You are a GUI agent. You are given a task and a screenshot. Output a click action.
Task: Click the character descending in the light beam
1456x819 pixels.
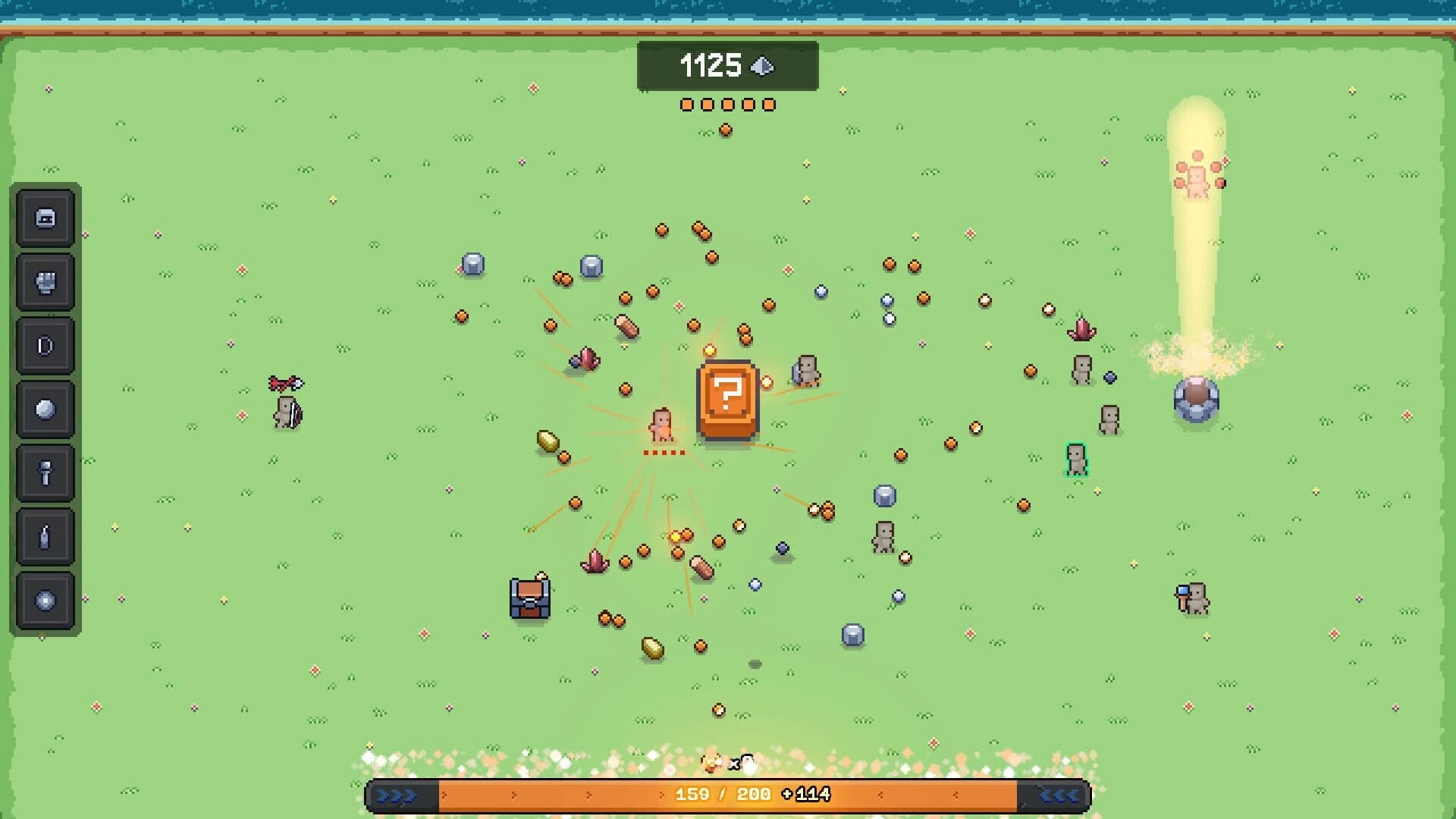[1196, 180]
